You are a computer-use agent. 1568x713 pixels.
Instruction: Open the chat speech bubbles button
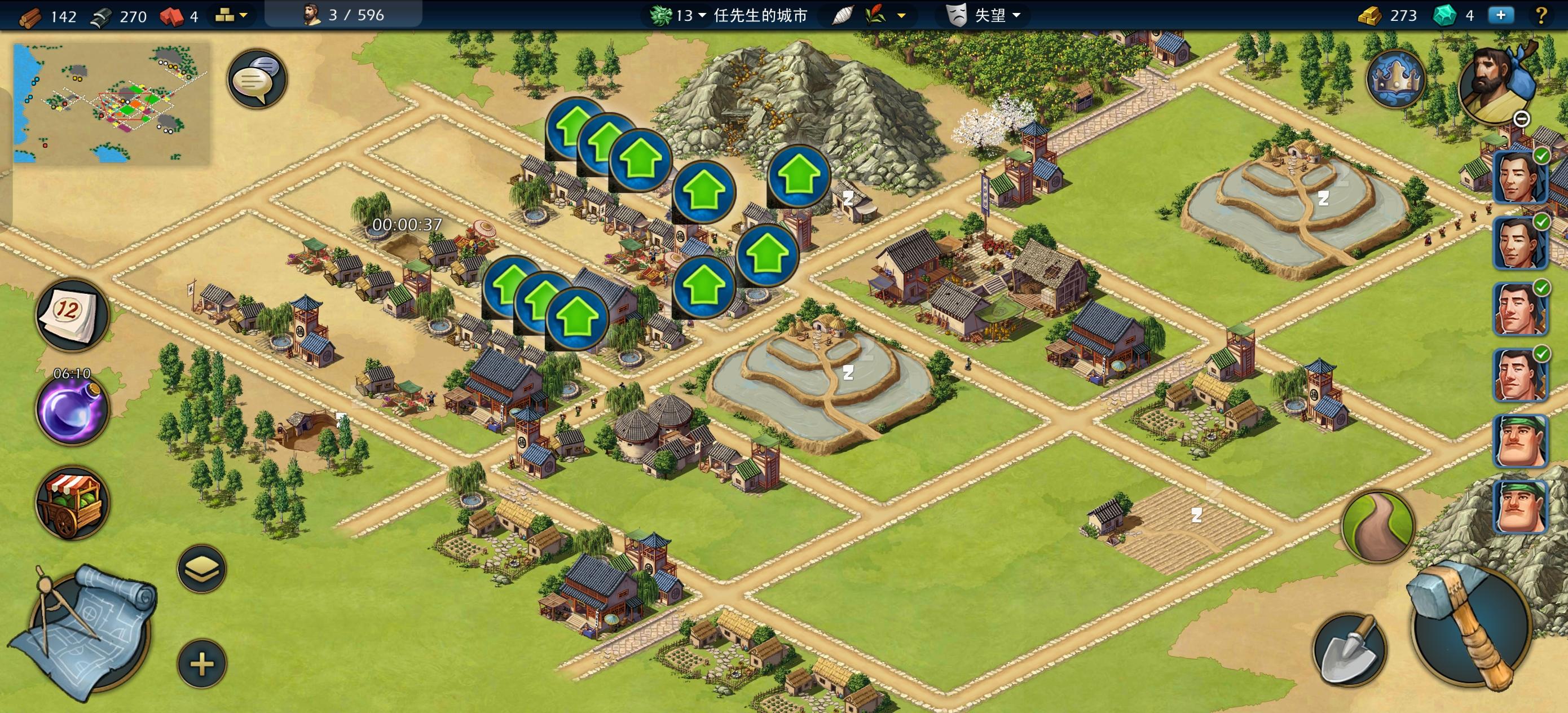(x=257, y=79)
